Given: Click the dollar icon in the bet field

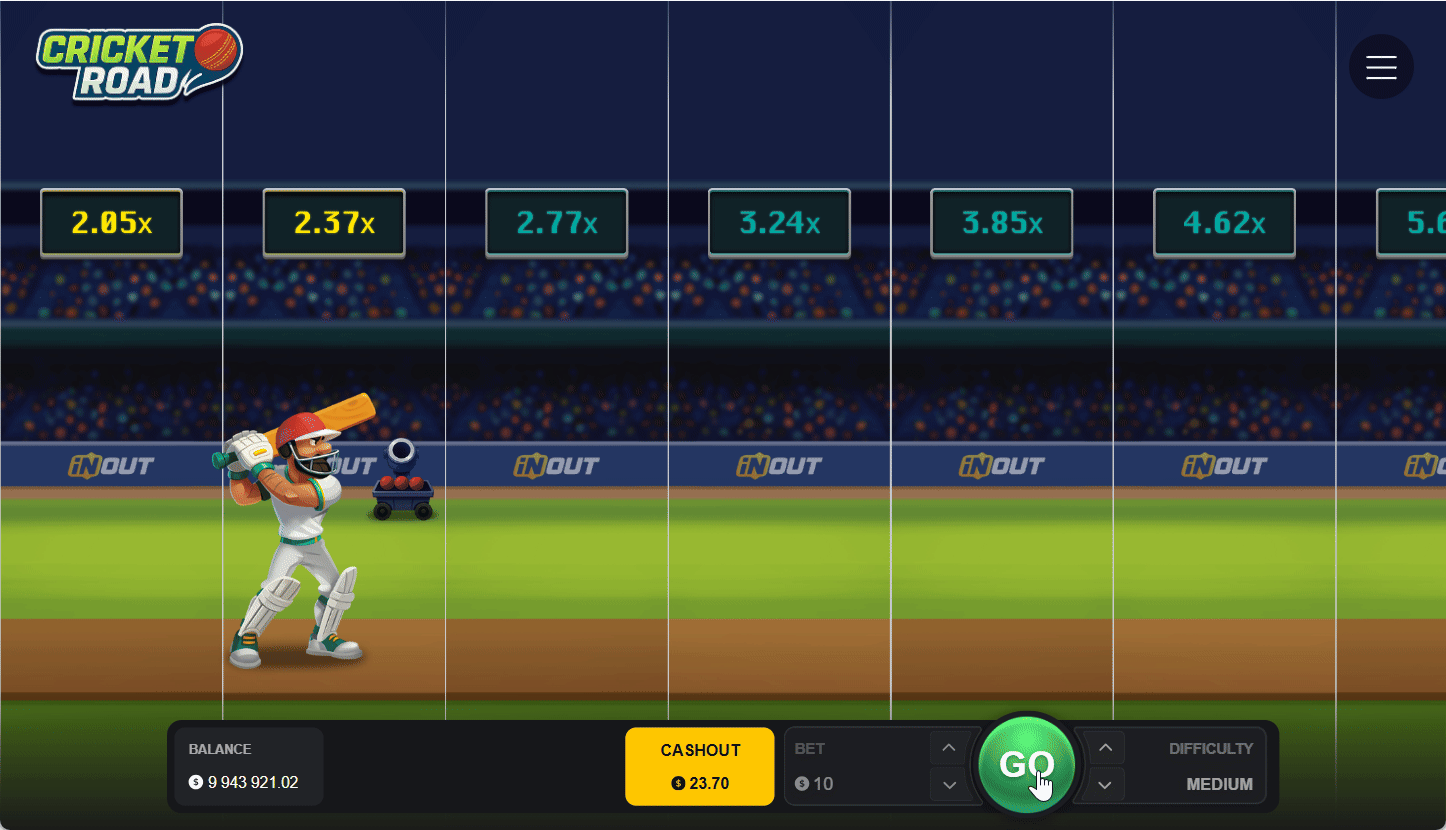Looking at the screenshot, I should coord(800,784).
